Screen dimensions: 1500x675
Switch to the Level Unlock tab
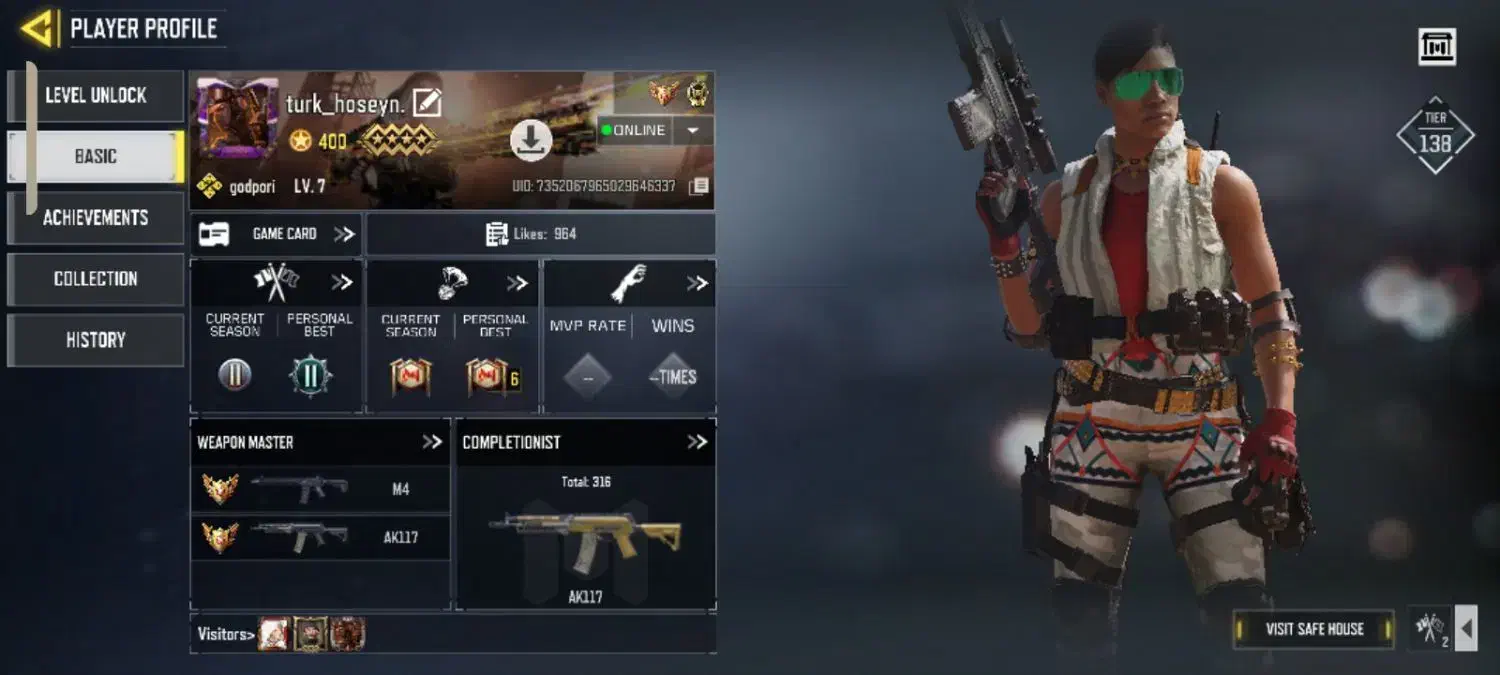[95, 96]
